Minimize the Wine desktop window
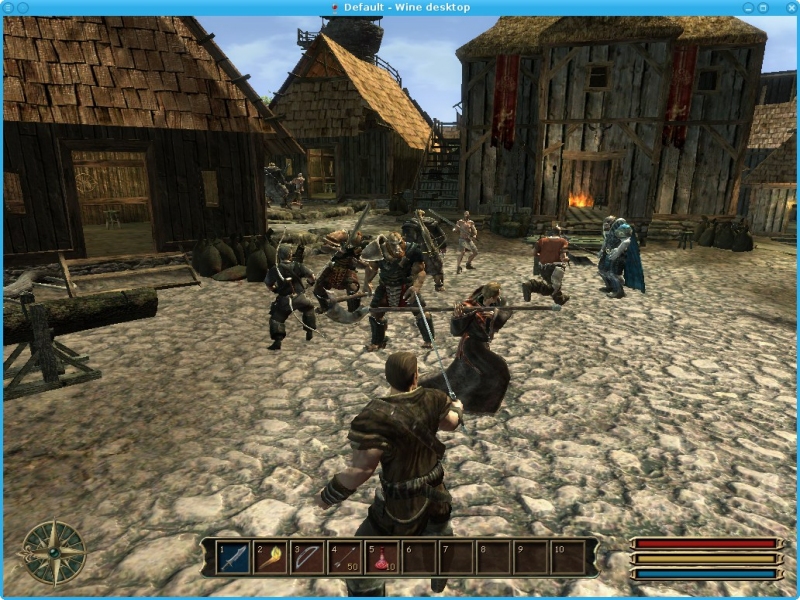 (x=747, y=7)
